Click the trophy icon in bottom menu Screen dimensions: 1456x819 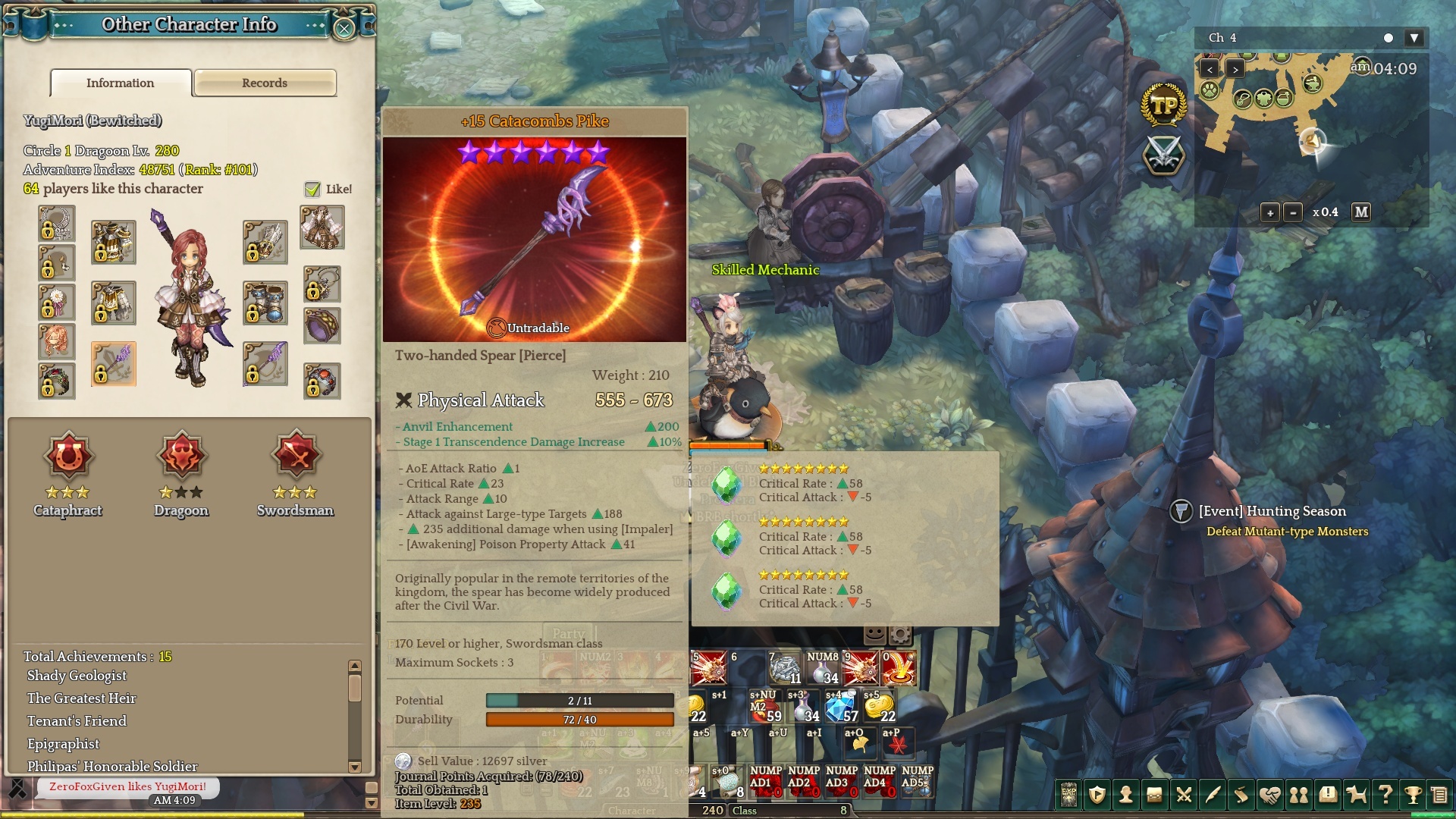(x=1412, y=794)
